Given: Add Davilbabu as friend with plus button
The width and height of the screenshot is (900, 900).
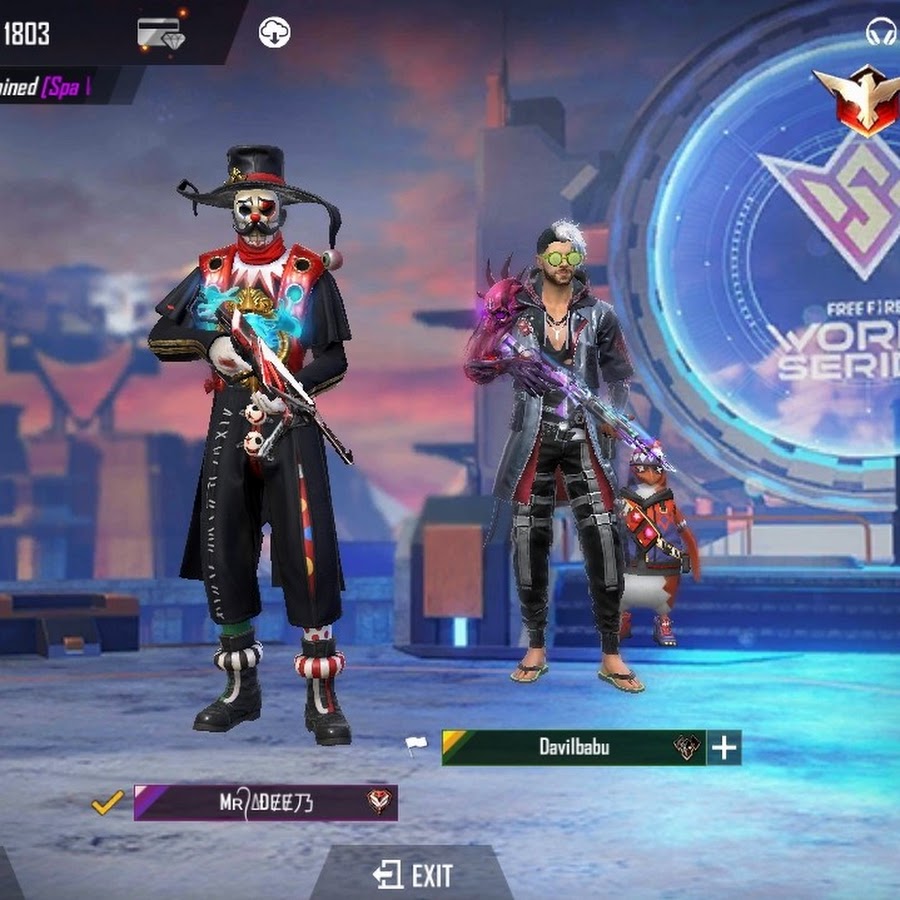Looking at the screenshot, I should coord(724,747).
